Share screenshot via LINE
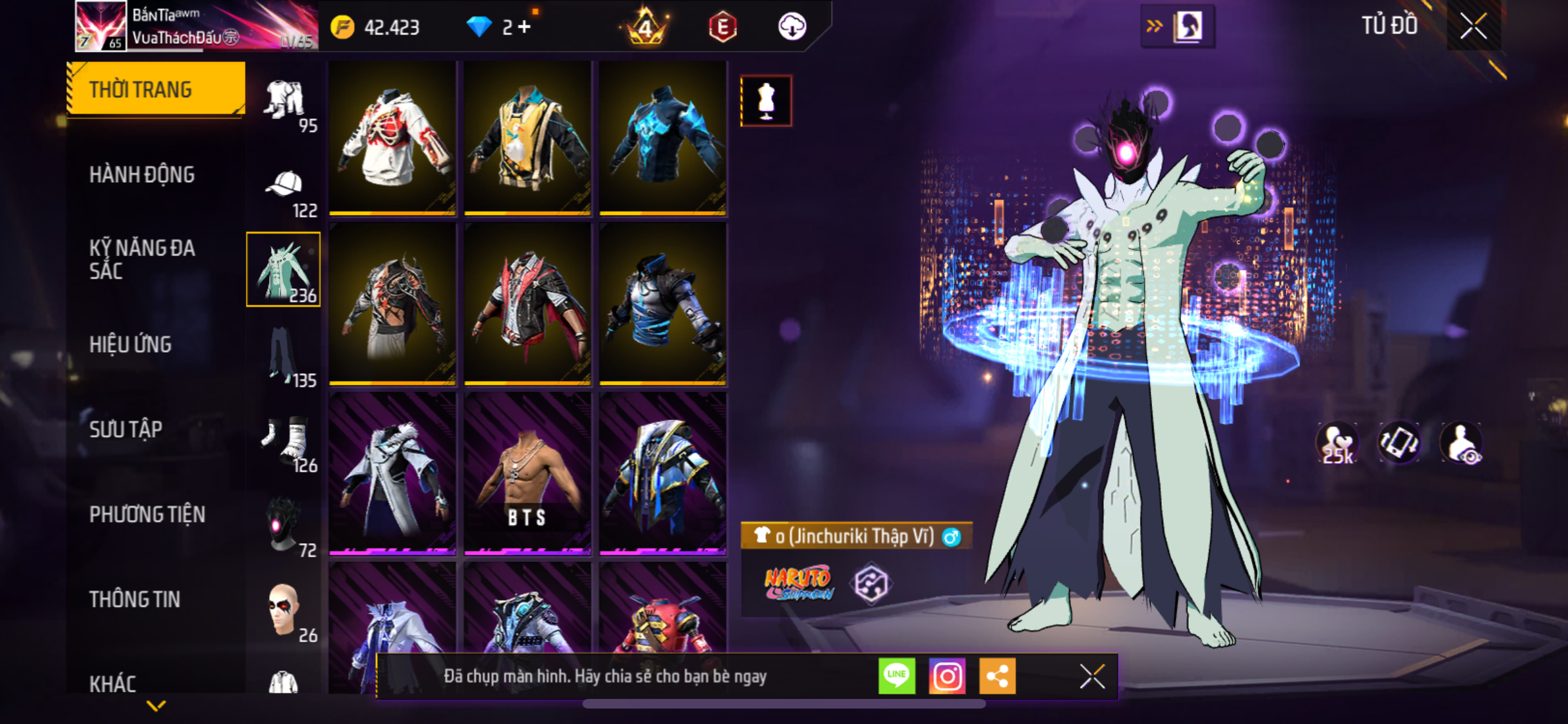Screen dimensions: 1568x724 [897, 676]
